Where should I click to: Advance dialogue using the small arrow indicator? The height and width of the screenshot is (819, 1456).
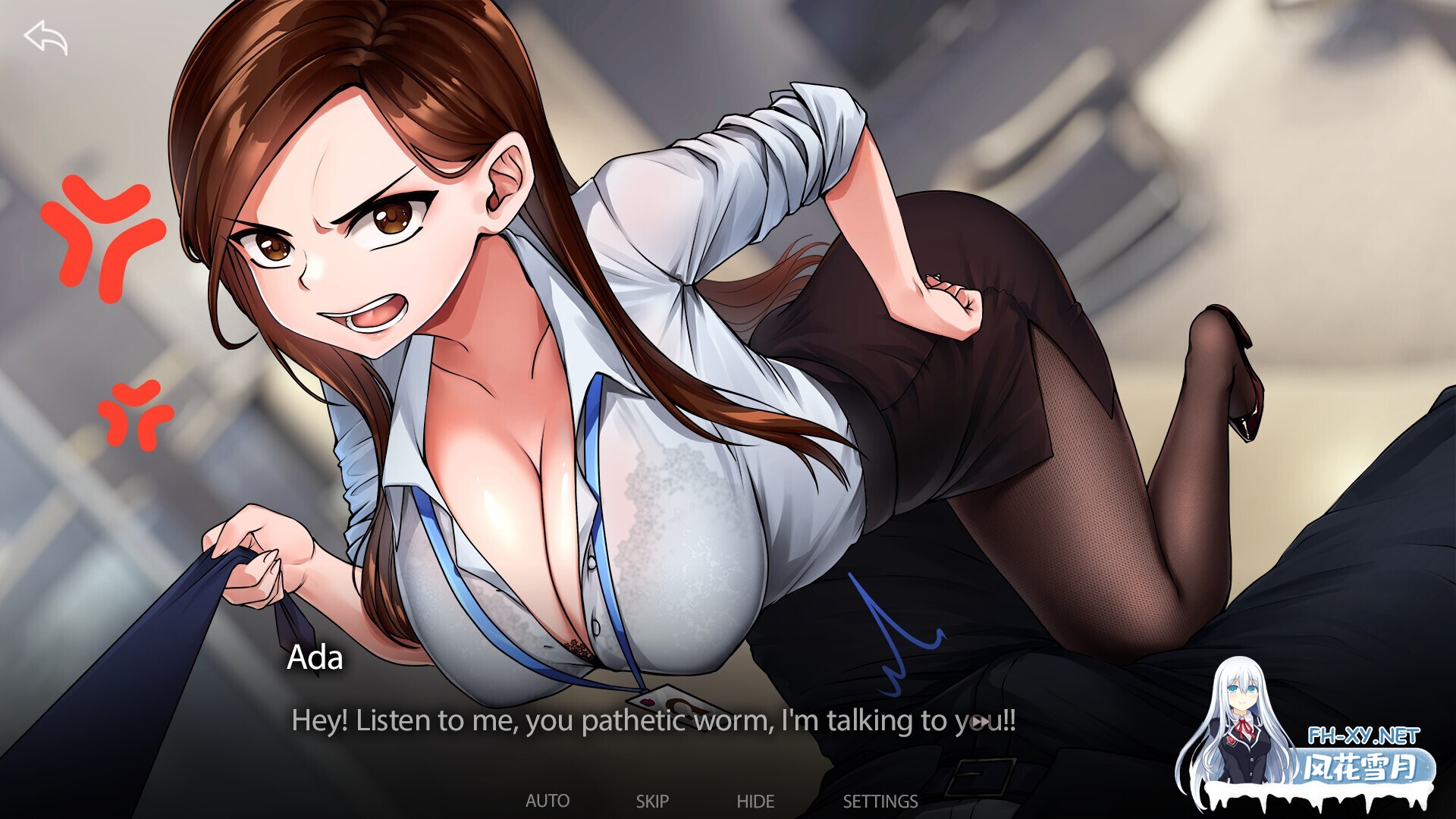(x=980, y=721)
